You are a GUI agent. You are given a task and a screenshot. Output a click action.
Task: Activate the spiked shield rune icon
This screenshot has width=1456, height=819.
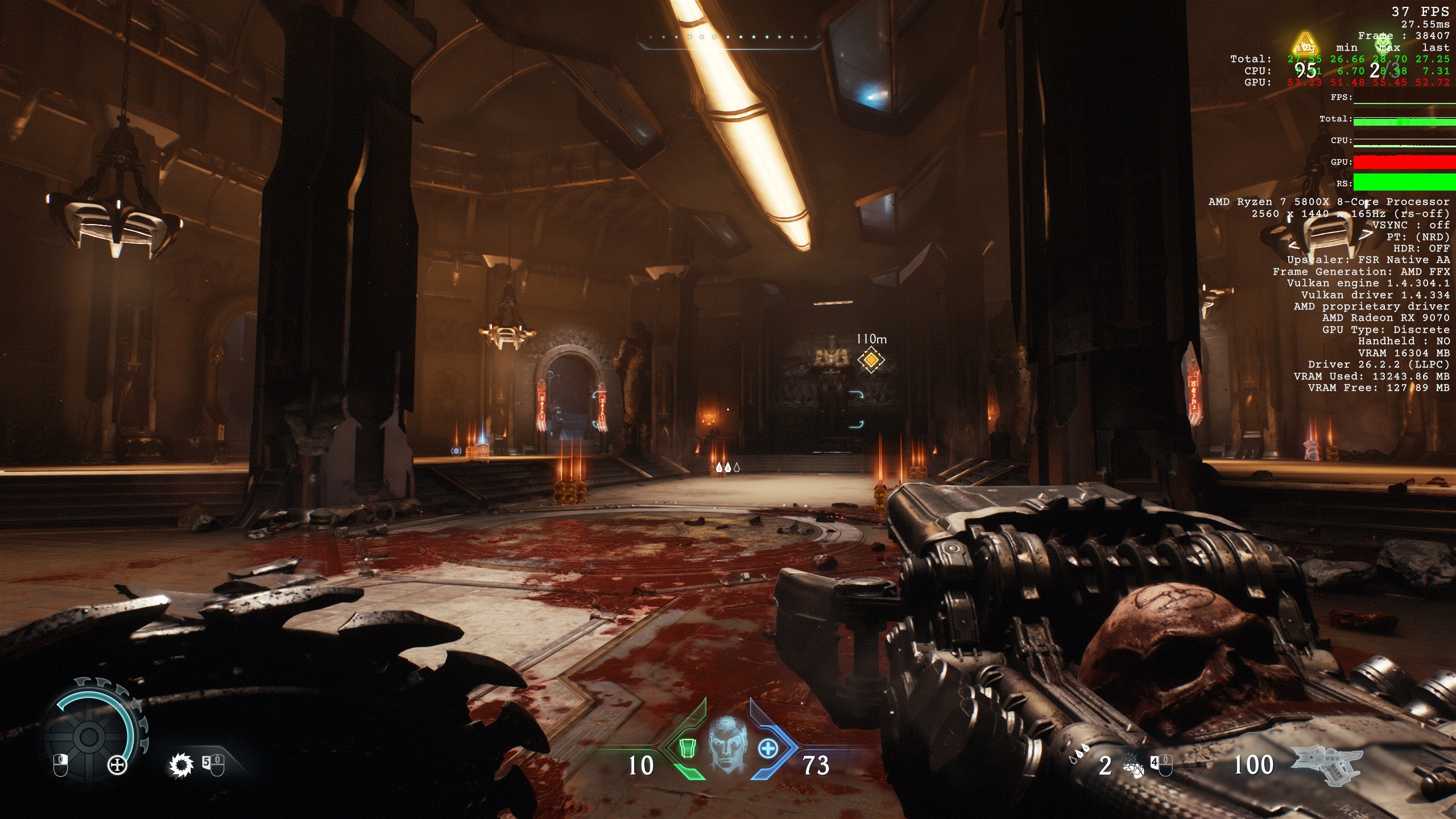coord(181,766)
